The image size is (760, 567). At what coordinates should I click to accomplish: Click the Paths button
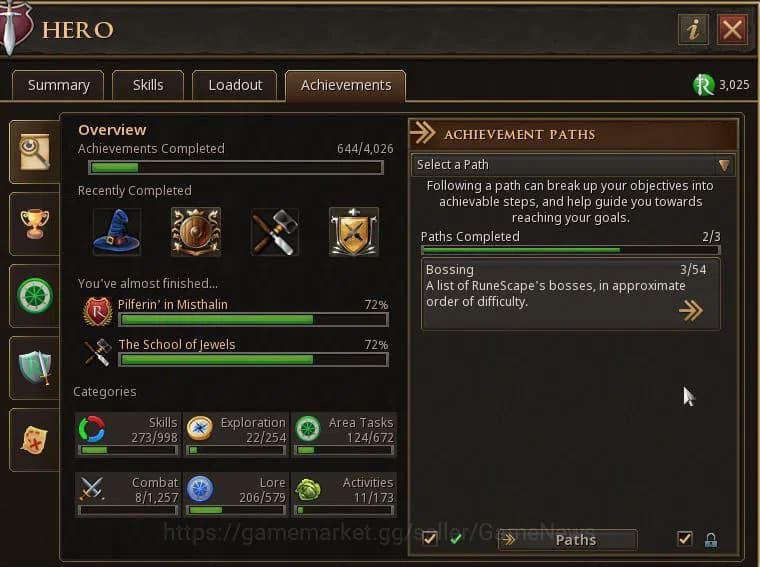[568, 540]
